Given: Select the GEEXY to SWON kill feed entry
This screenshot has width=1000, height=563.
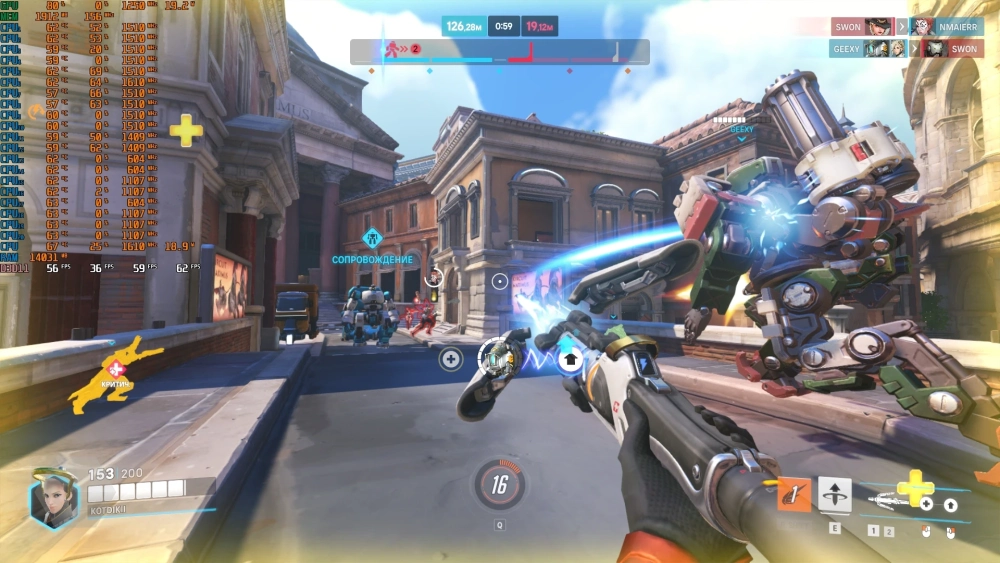Looking at the screenshot, I should click(906, 48).
